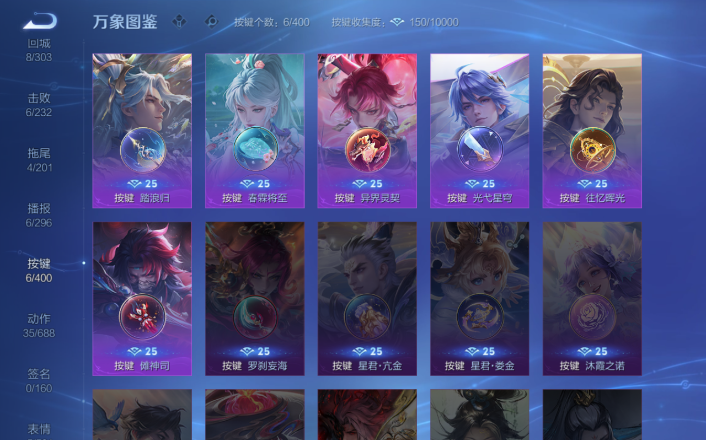Screen dimensions: 706x440
Task: Show the 播报 category tab
Action: coord(39,215)
